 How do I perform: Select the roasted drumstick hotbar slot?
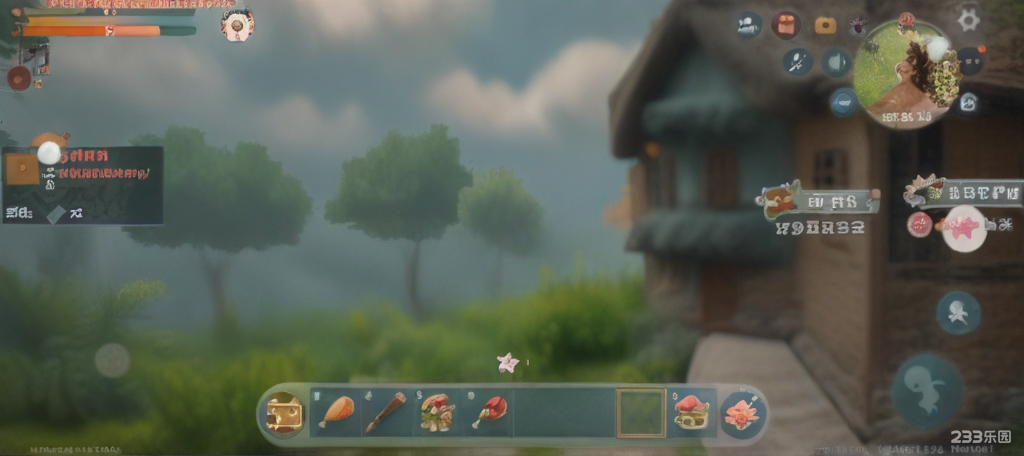click(337, 412)
